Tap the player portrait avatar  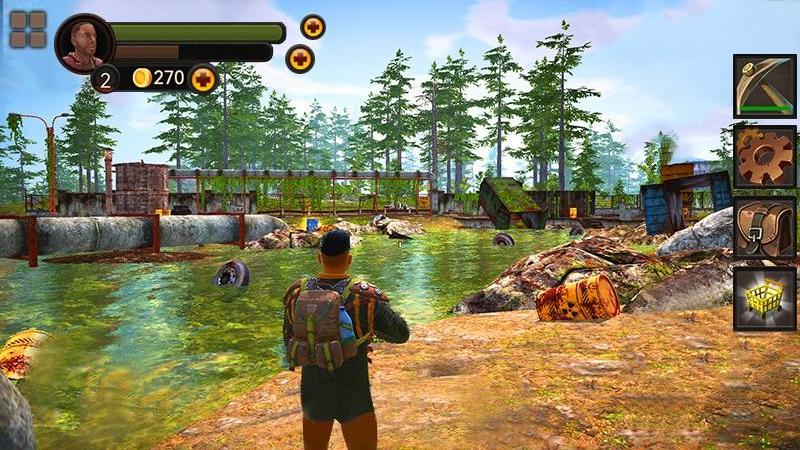[x=84, y=44]
